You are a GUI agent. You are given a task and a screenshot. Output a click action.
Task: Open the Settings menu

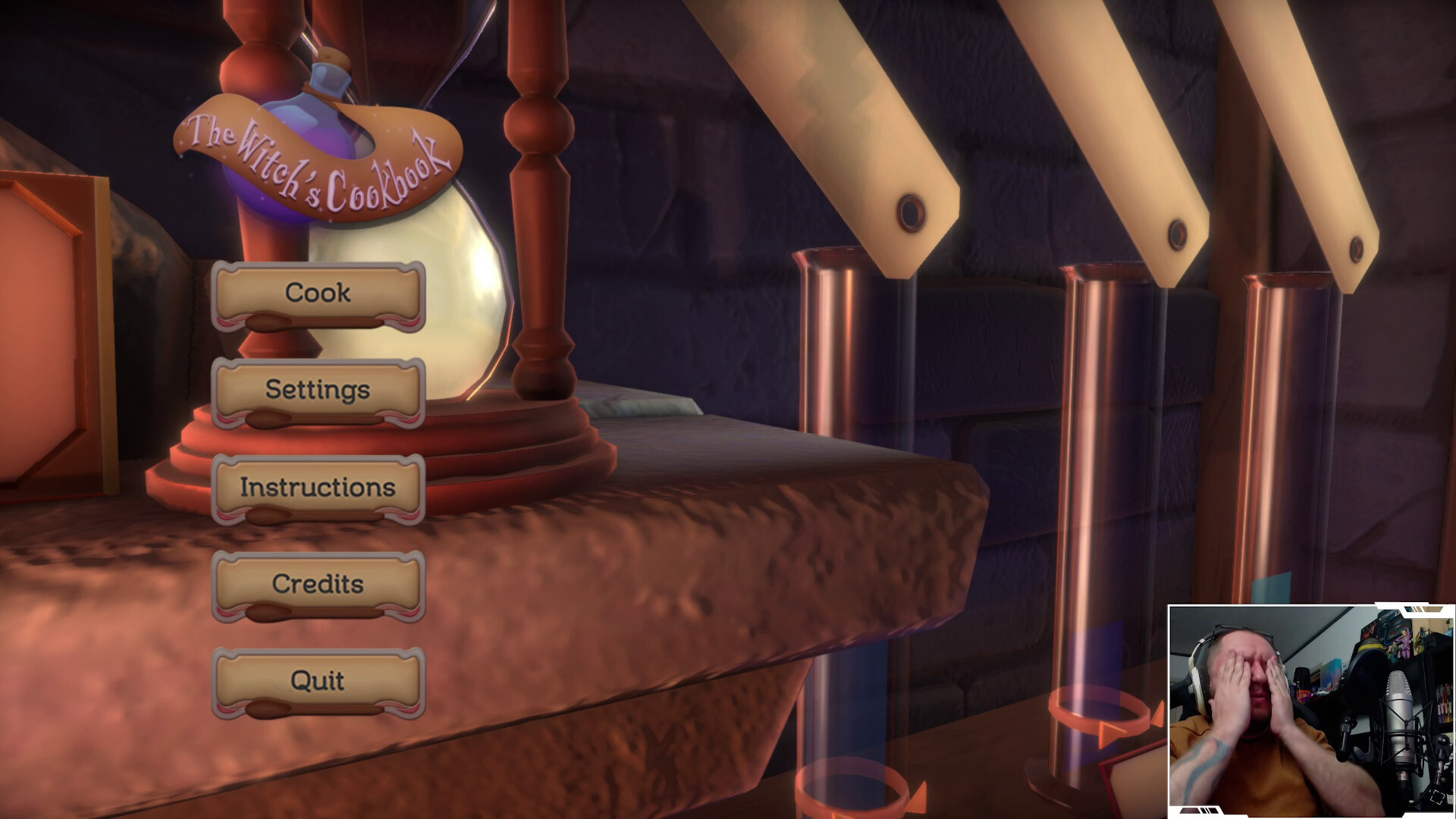[x=317, y=391]
